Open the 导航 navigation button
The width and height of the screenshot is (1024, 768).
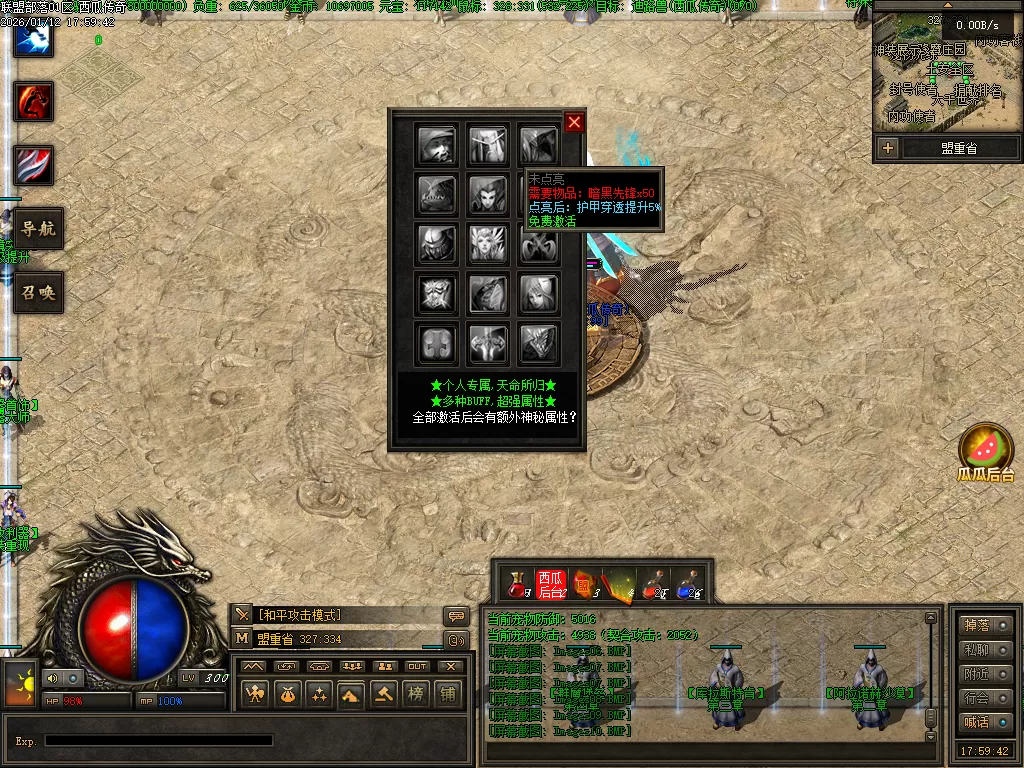coord(38,229)
